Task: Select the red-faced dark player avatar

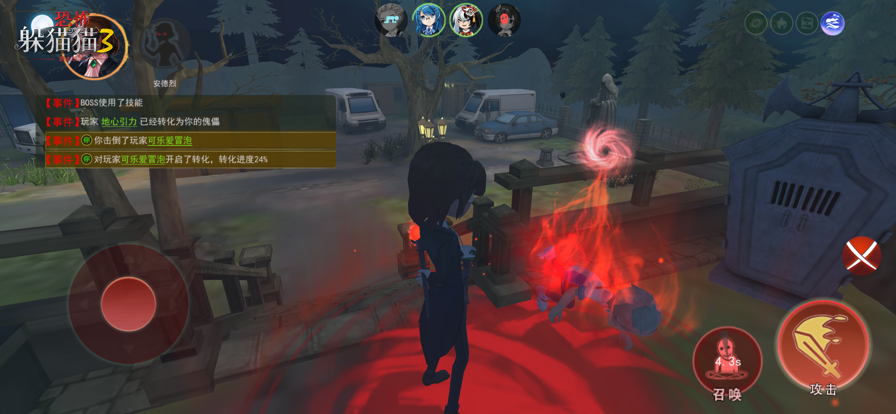Action: tap(504, 20)
